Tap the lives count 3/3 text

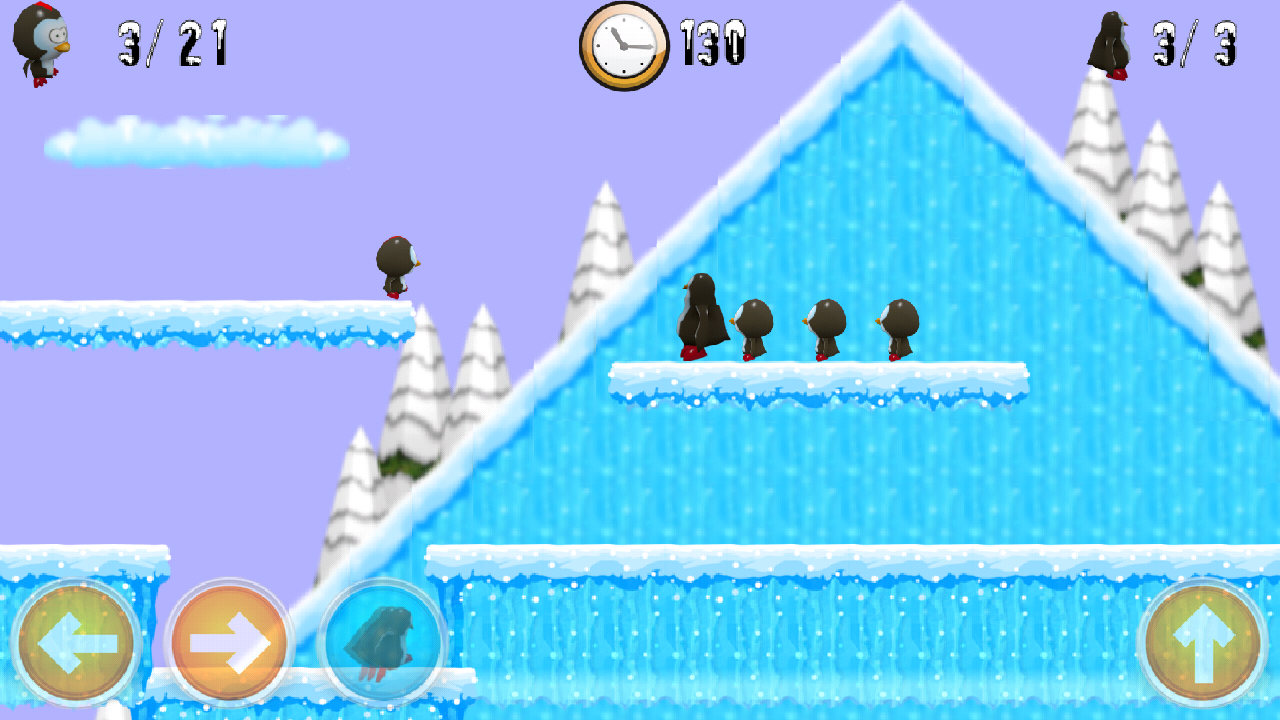1195,45
